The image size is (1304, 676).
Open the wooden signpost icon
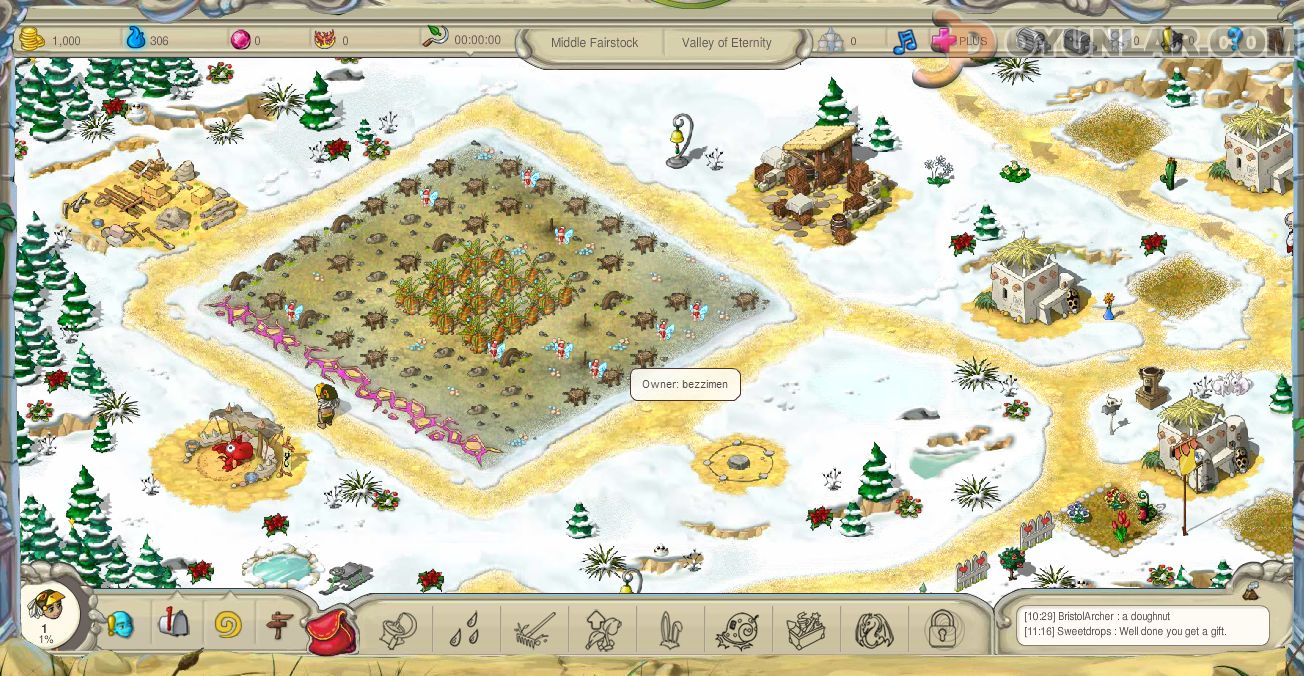point(280,627)
